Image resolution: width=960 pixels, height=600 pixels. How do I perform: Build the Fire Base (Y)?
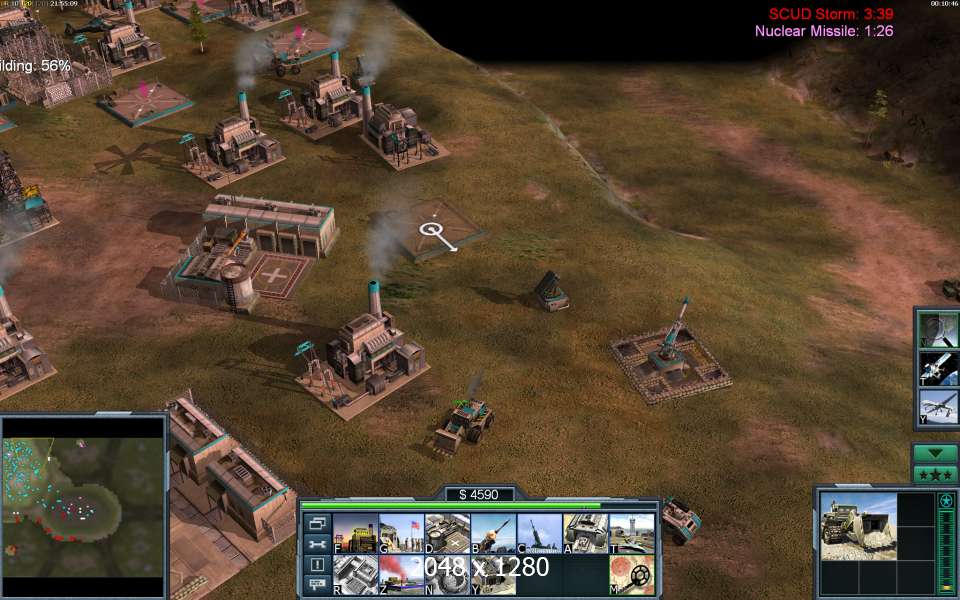[x=493, y=575]
